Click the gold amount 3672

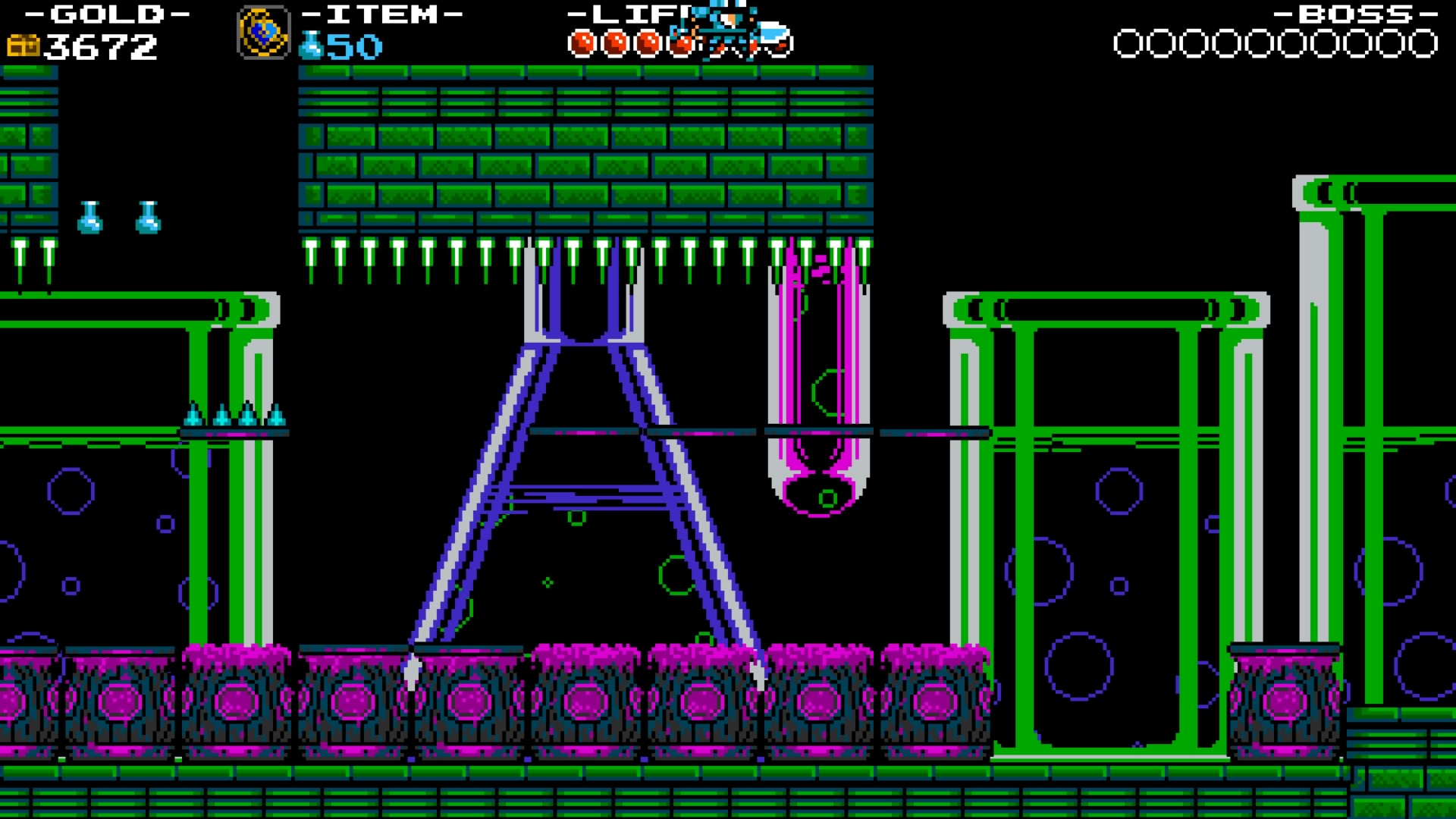[99, 47]
